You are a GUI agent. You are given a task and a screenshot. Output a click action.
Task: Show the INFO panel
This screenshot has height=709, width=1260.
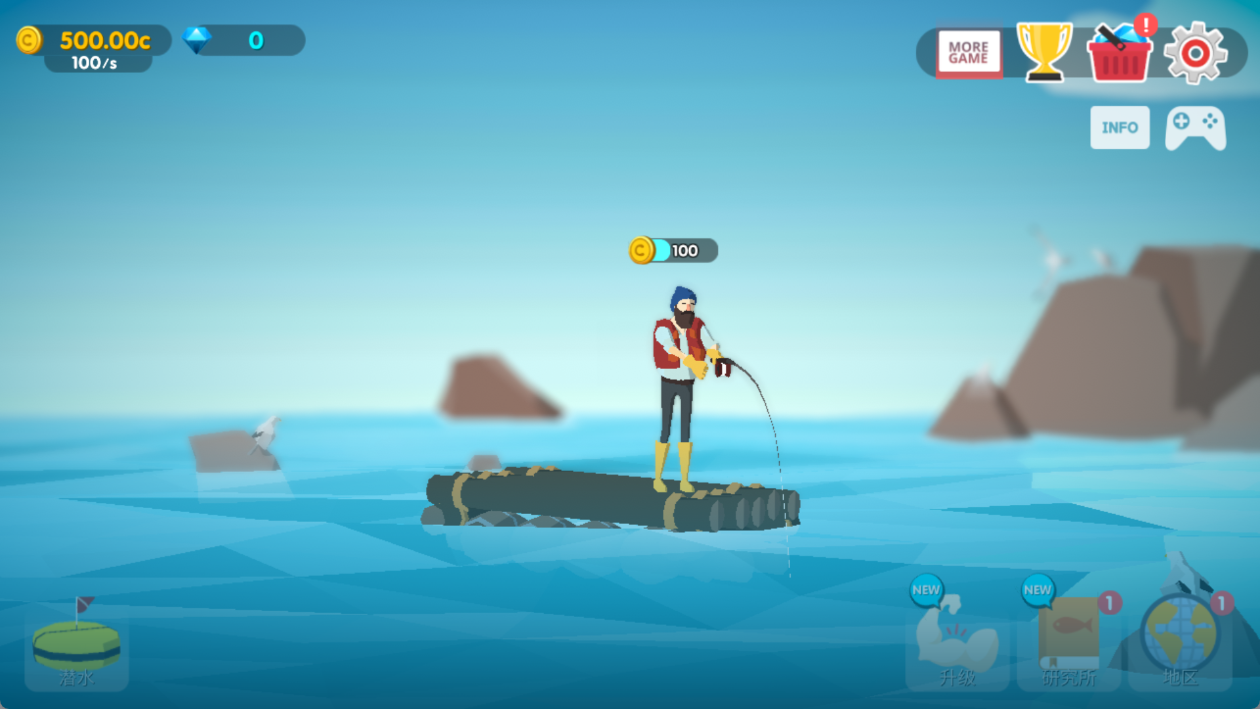1119,128
